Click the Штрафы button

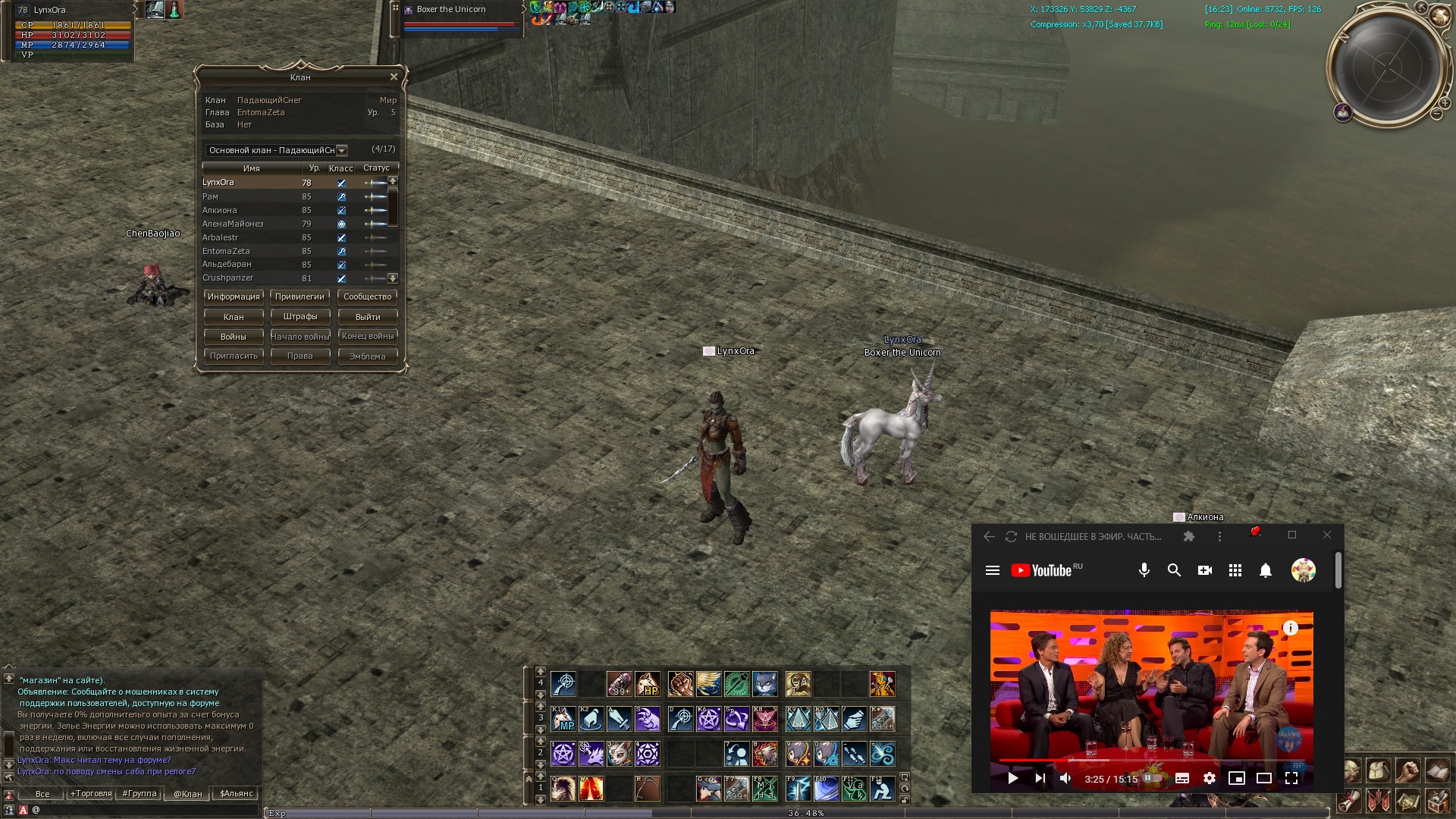[x=300, y=316]
